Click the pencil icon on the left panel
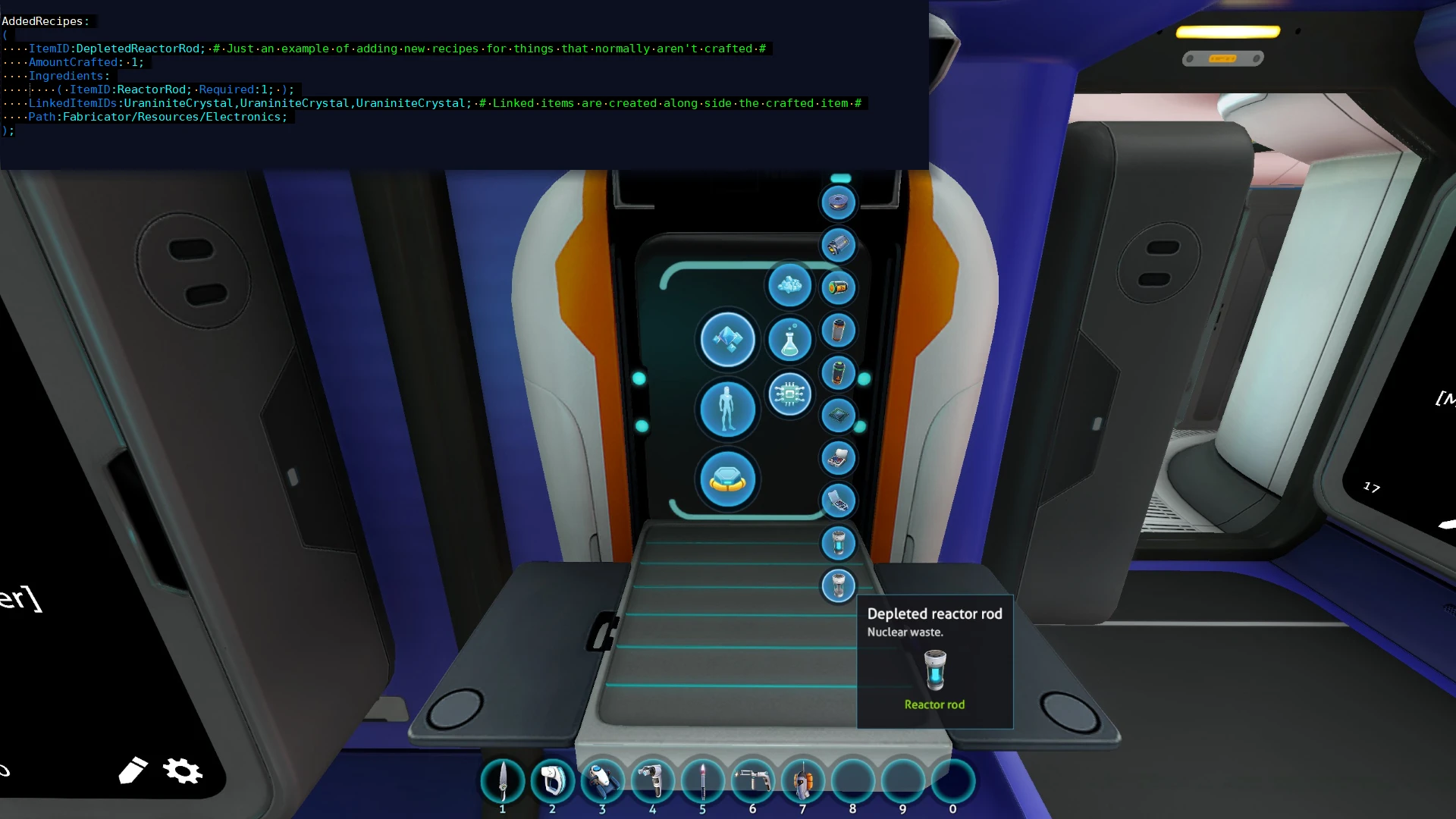The image size is (1456, 819). (133, 770)
